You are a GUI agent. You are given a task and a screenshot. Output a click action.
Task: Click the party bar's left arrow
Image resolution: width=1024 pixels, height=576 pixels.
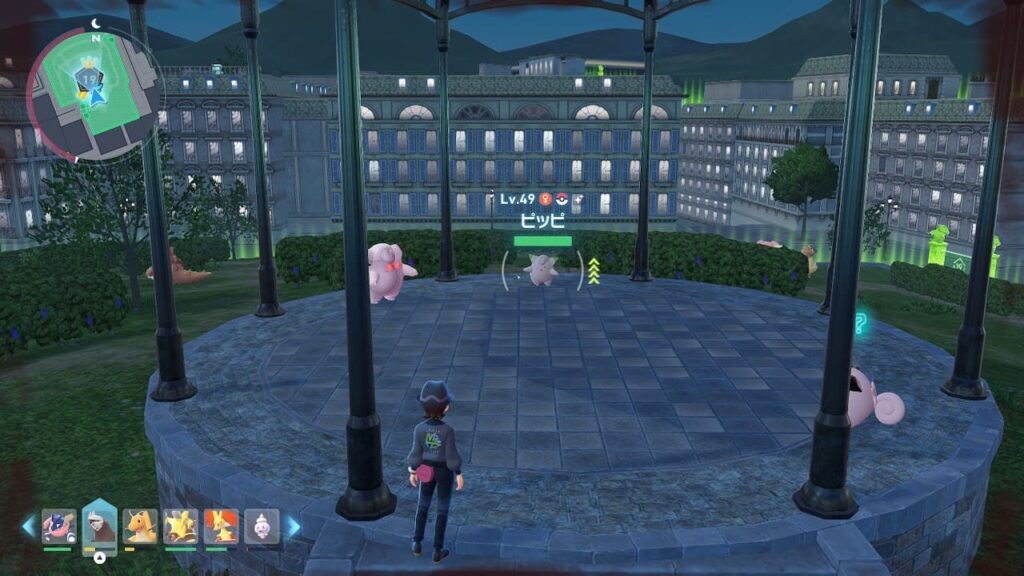(28, 526)
